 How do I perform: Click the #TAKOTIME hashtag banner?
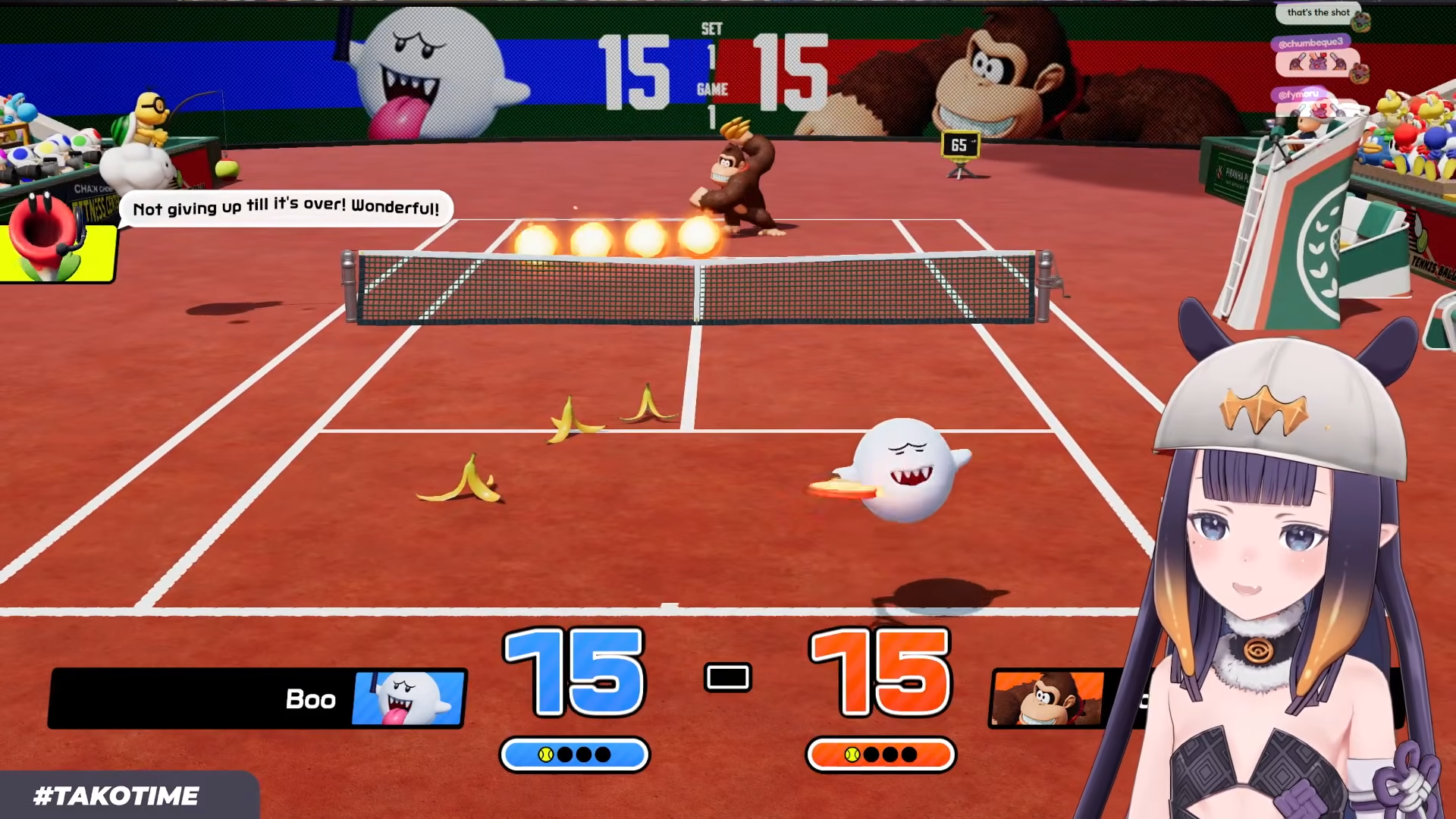(117, 795)
